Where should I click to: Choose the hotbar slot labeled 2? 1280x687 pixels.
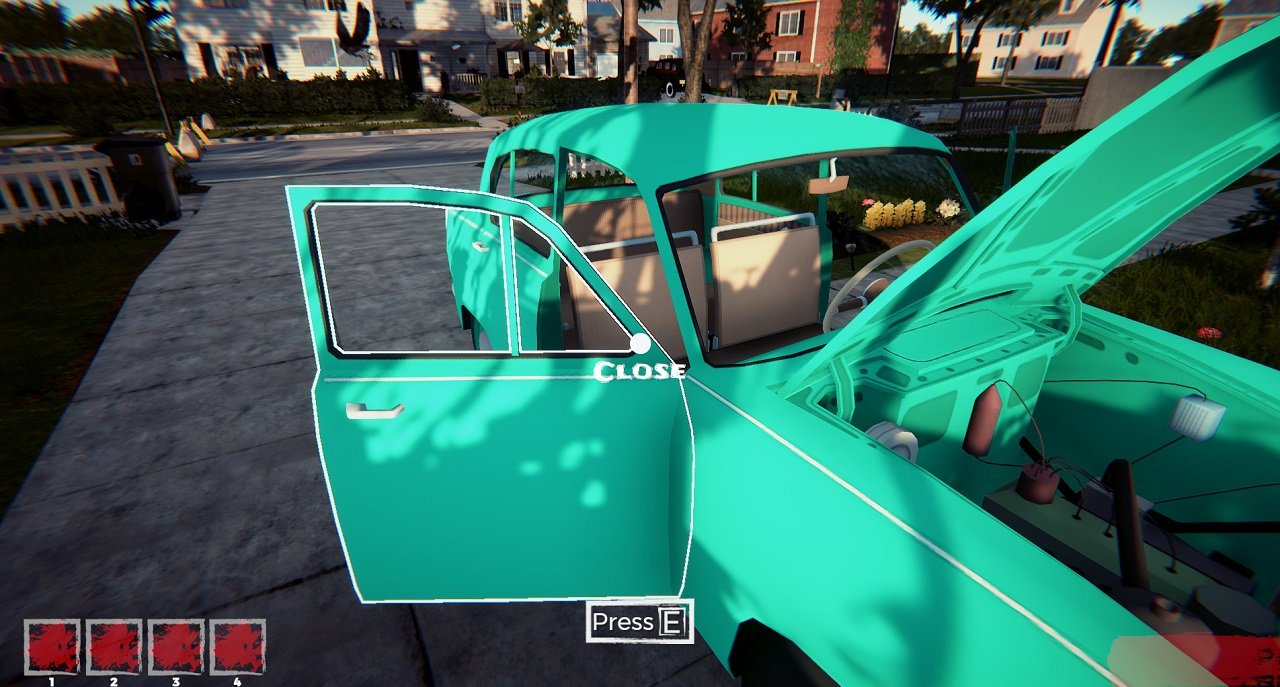[x=114, y=647]
